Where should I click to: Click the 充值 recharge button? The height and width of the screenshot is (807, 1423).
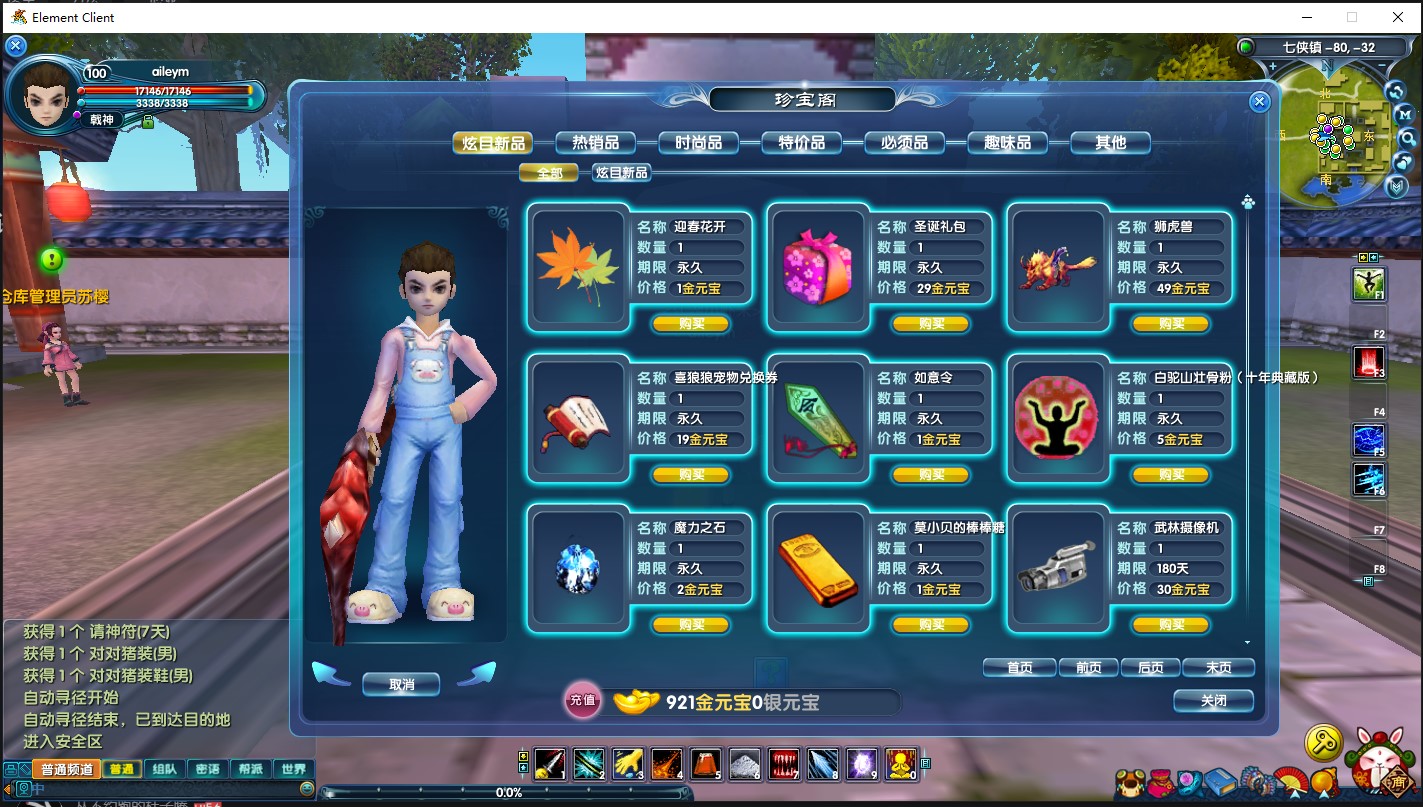click(x=582, y=701)
